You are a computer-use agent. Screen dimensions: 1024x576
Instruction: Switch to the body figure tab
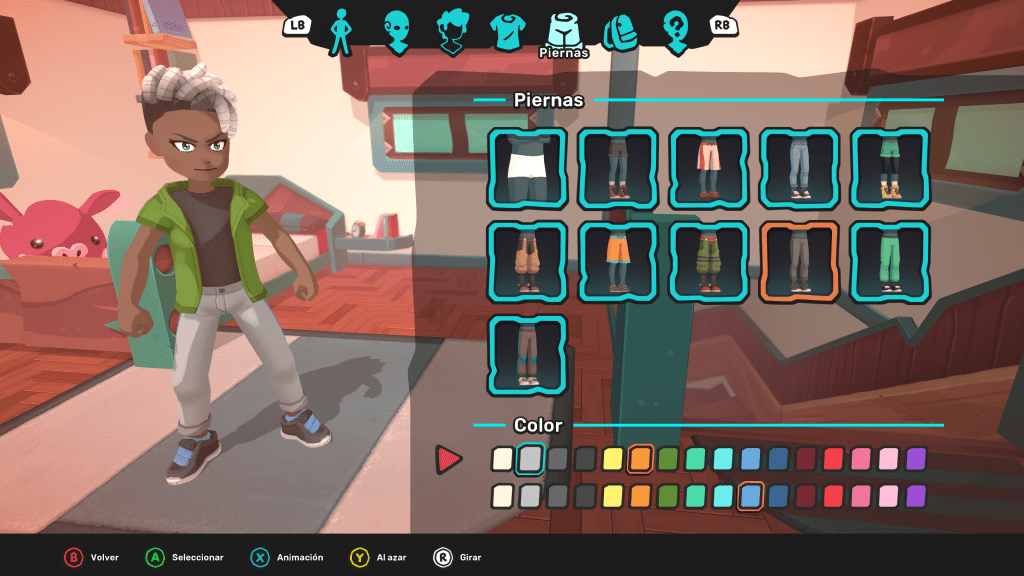(x=343, y=30)
